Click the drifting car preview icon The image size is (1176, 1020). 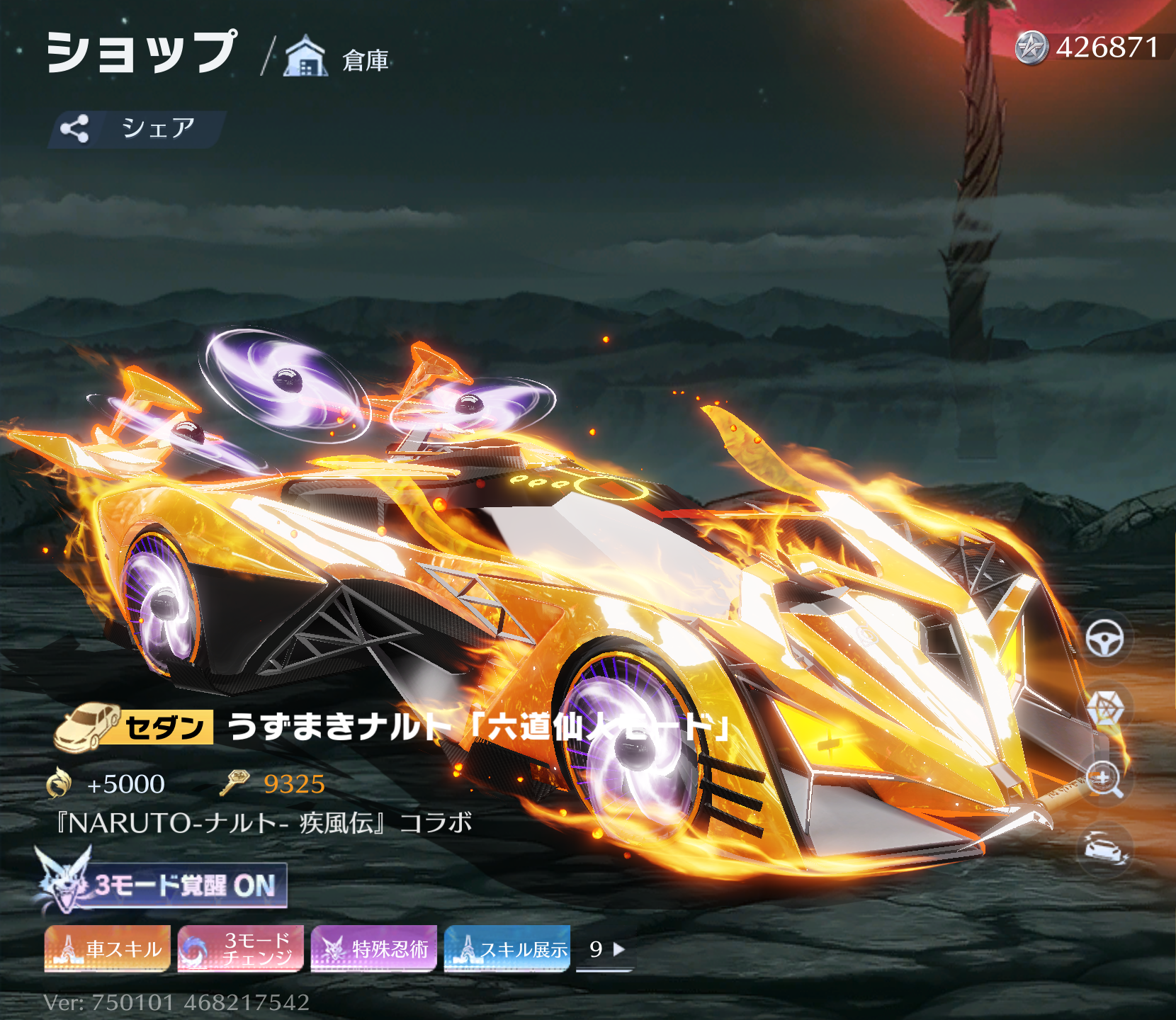[1104, 848]
